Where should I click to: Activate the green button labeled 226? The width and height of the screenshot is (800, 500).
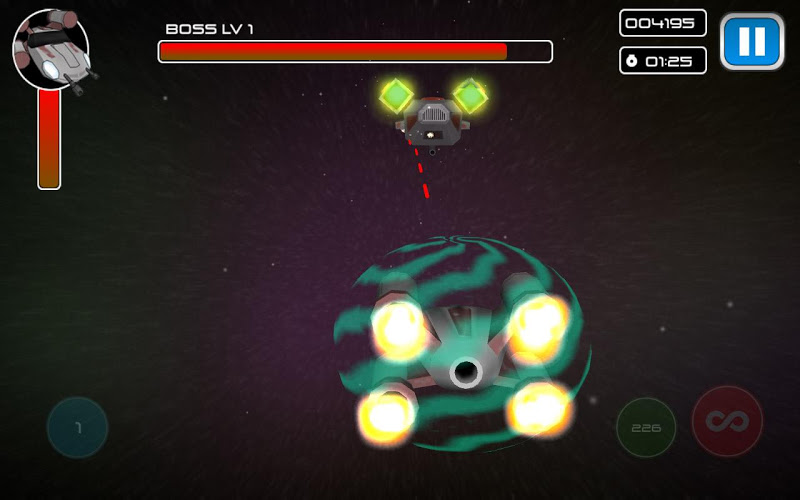646,427
